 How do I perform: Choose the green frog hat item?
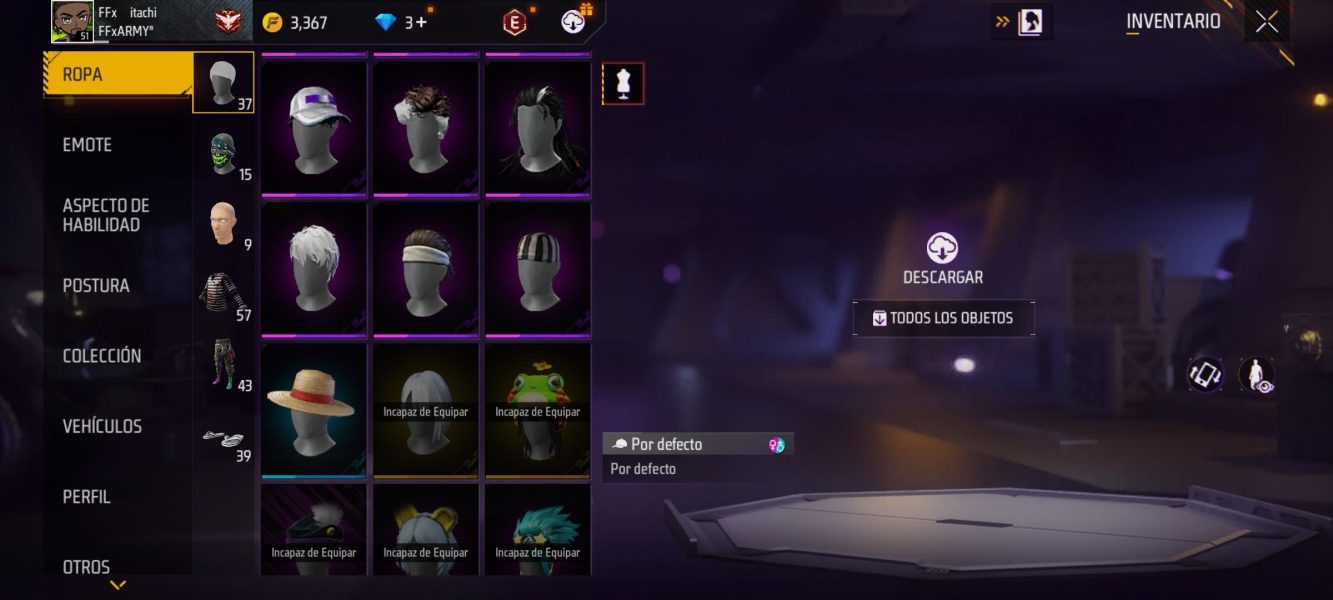coord(538,408)
